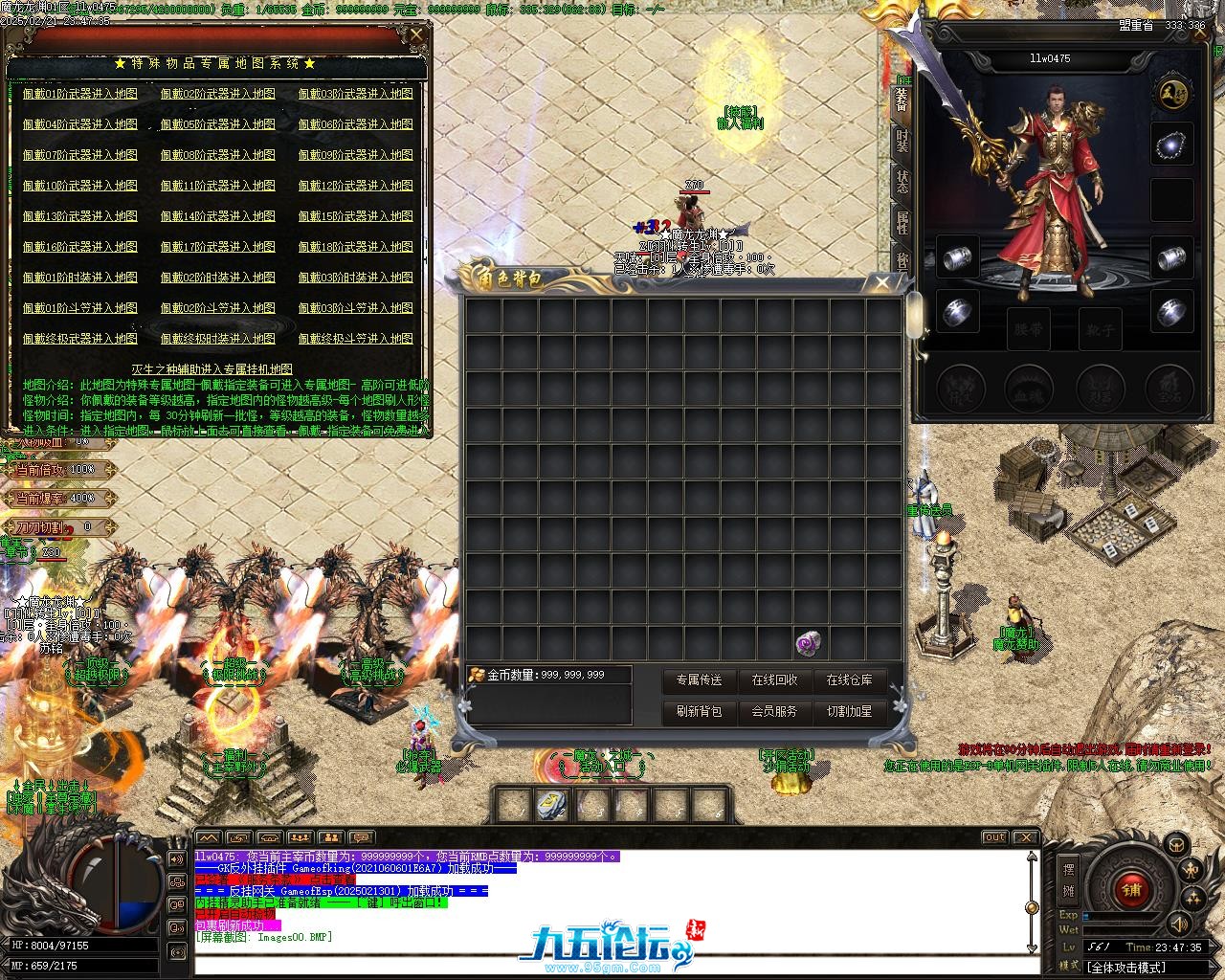Refresh the bag with 刷新背包
Image resolution: width=1225 pixels, height=980 pixels.
point(699,712)
